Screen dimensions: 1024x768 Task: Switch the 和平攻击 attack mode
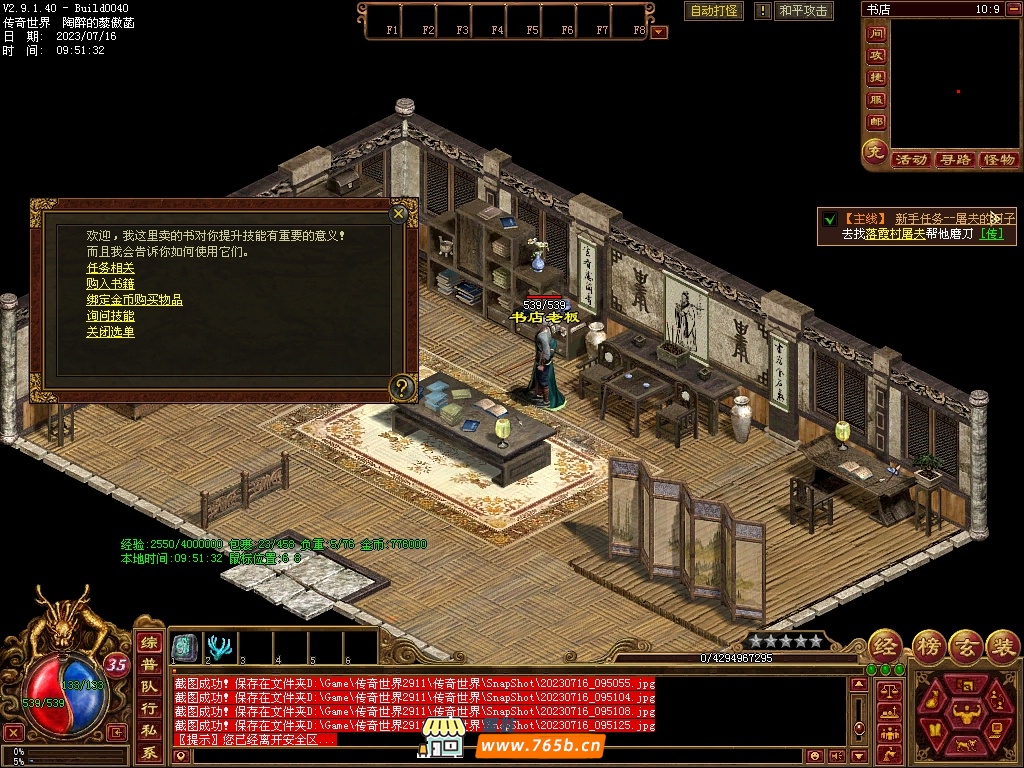coord(803,11)
